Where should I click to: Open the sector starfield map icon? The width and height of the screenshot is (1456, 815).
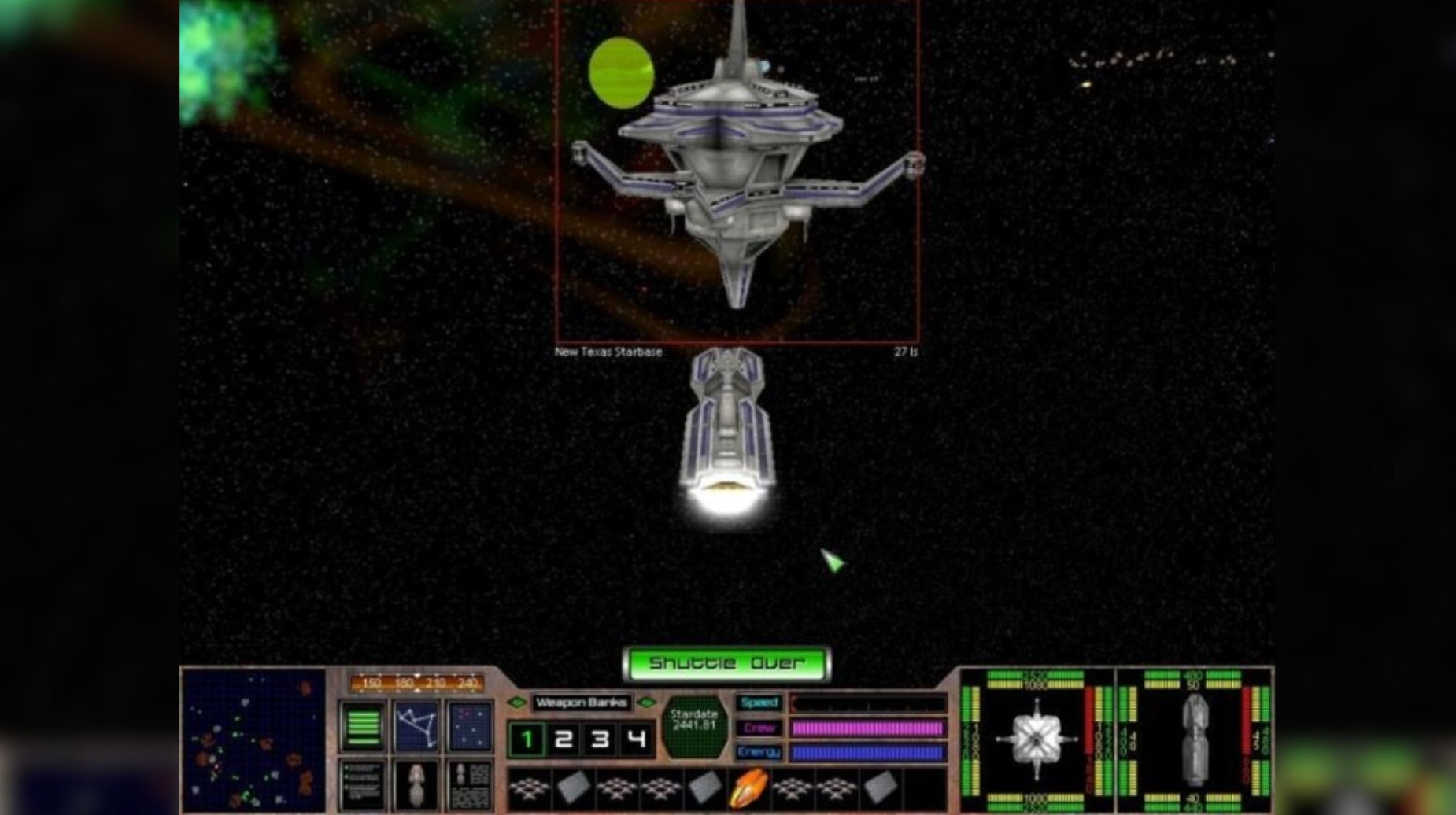tap(468, 727)
